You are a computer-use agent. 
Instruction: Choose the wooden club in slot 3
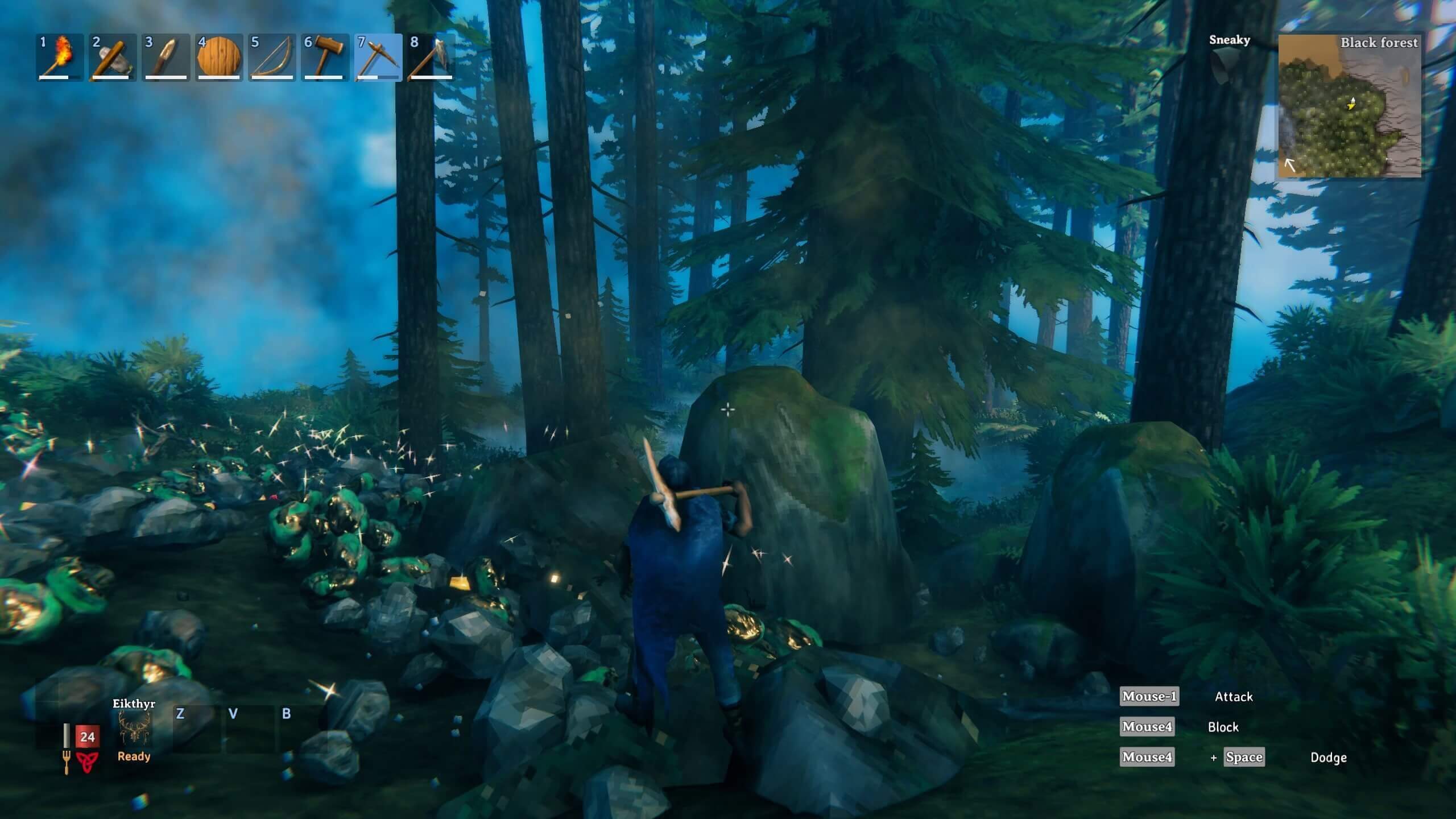pos(165,57)
